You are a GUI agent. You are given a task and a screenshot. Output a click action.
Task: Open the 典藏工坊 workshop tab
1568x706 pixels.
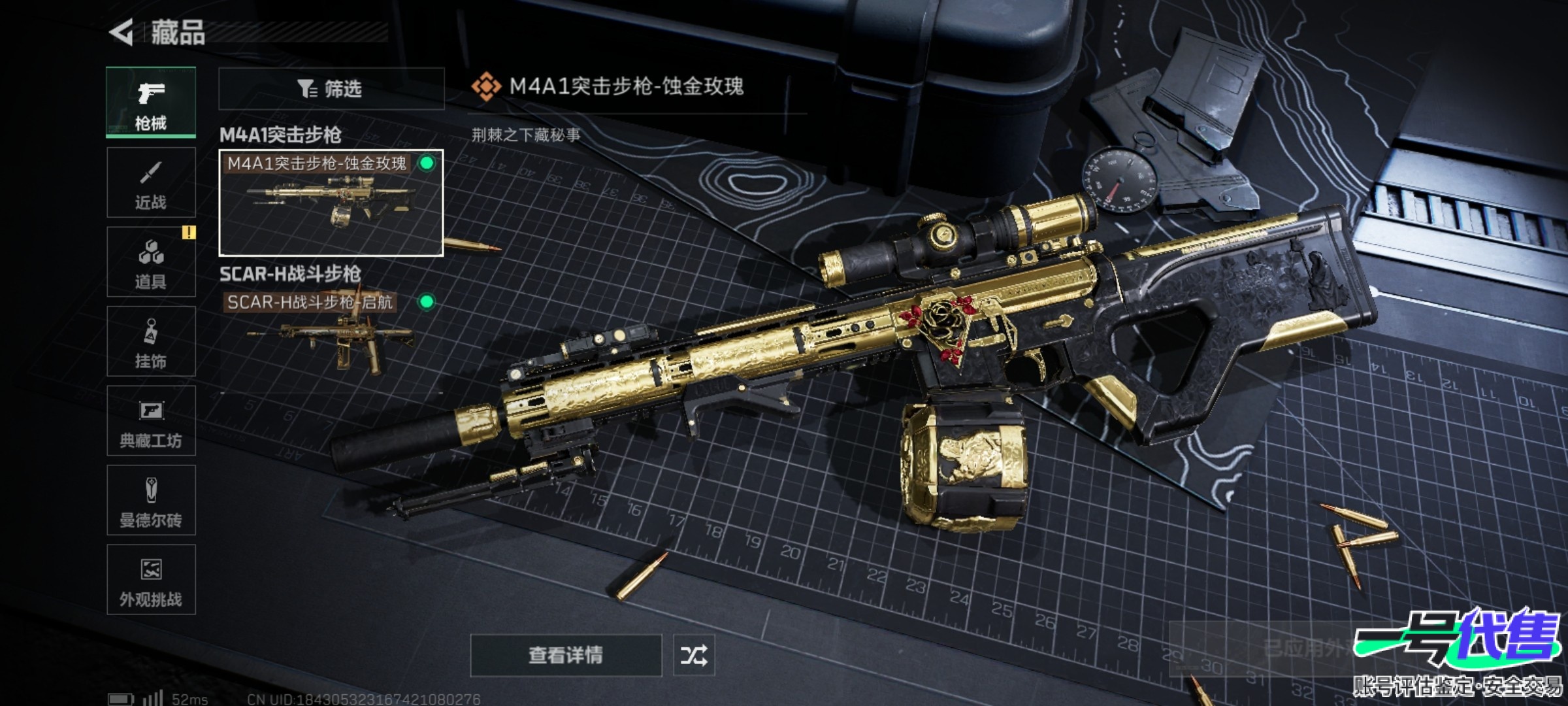point(151,421)
